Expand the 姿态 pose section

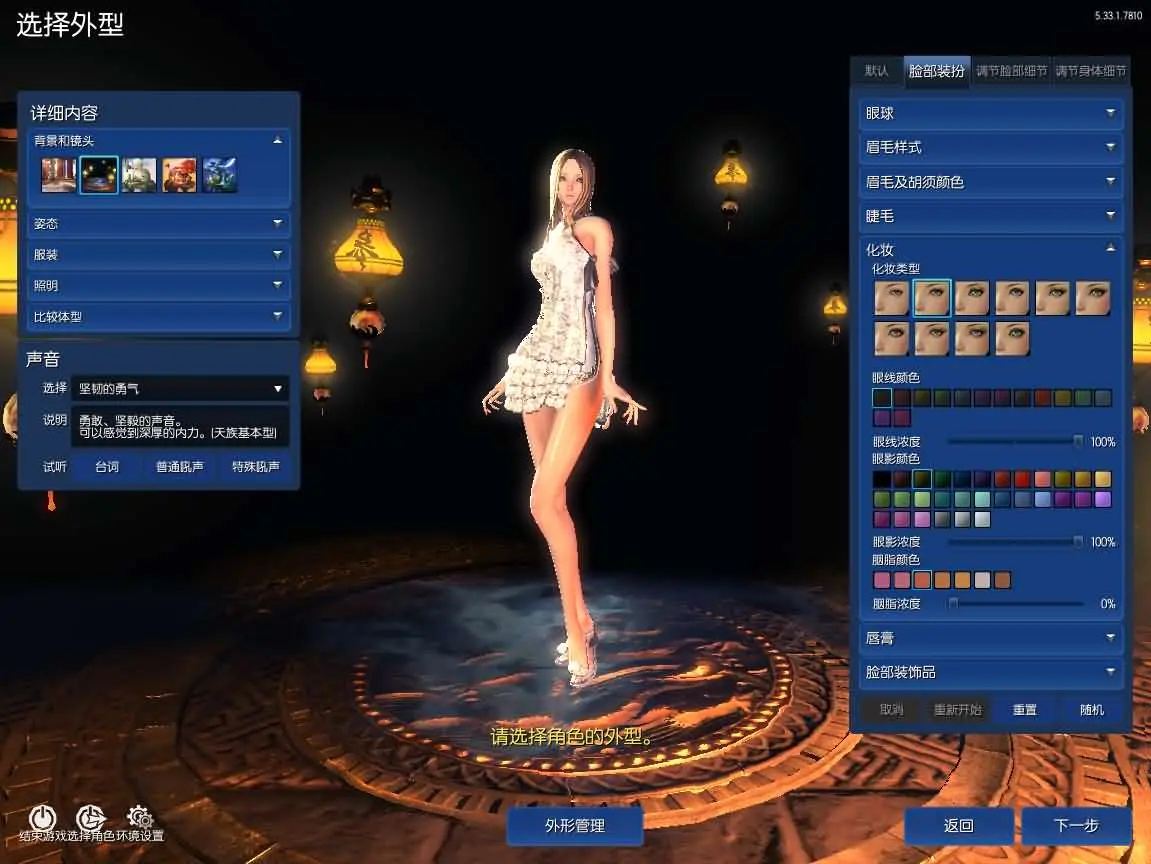click(x=158, y=224)
